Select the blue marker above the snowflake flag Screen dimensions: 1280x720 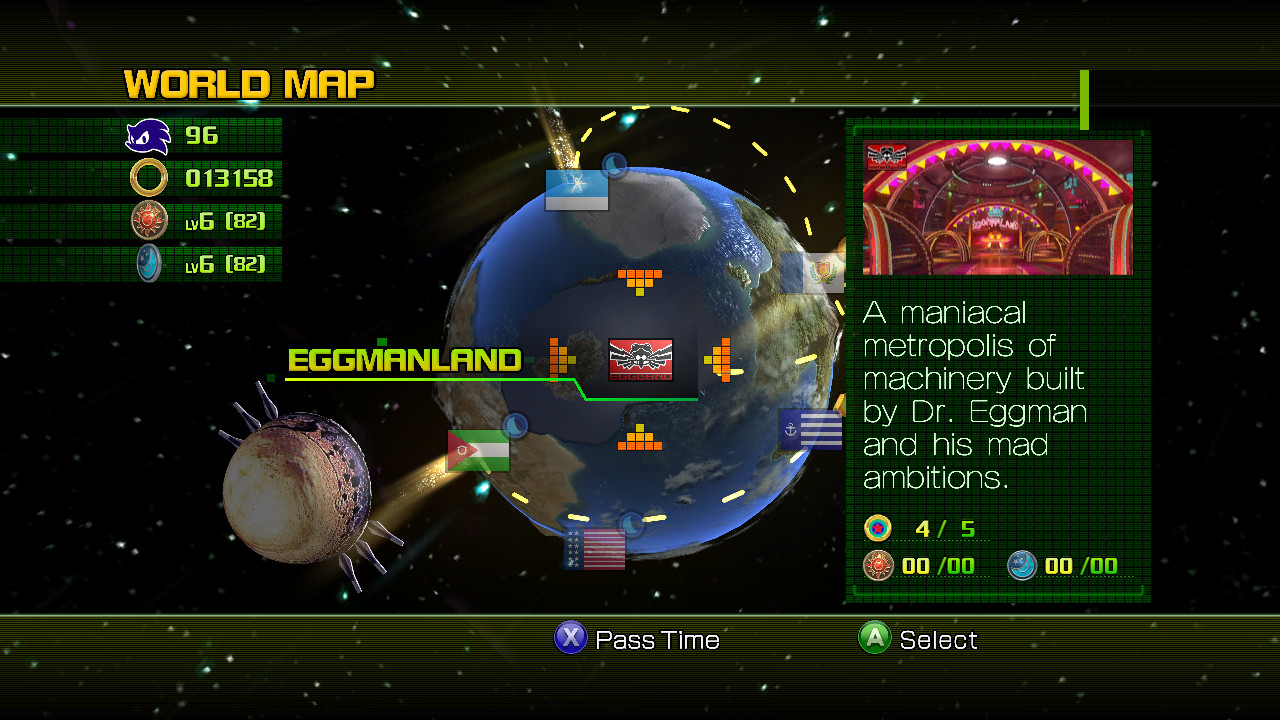[x=614, y=165]
